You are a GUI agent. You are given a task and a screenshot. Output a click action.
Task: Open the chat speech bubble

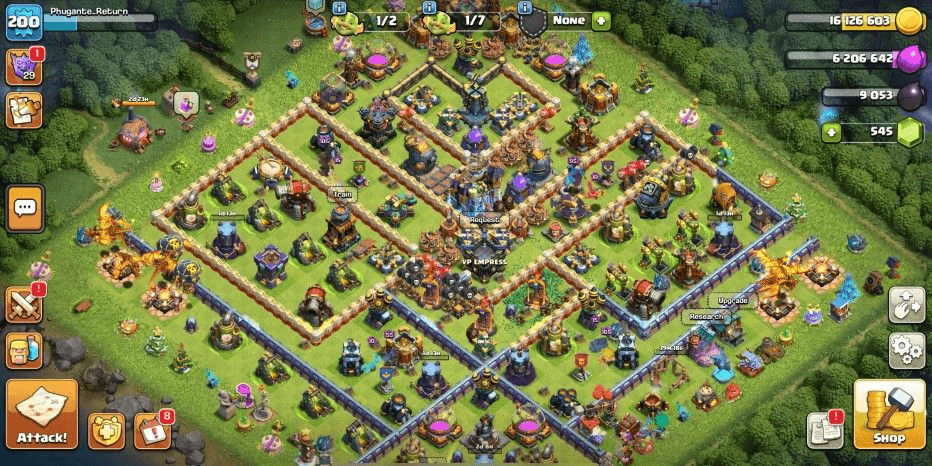(25, 208)
